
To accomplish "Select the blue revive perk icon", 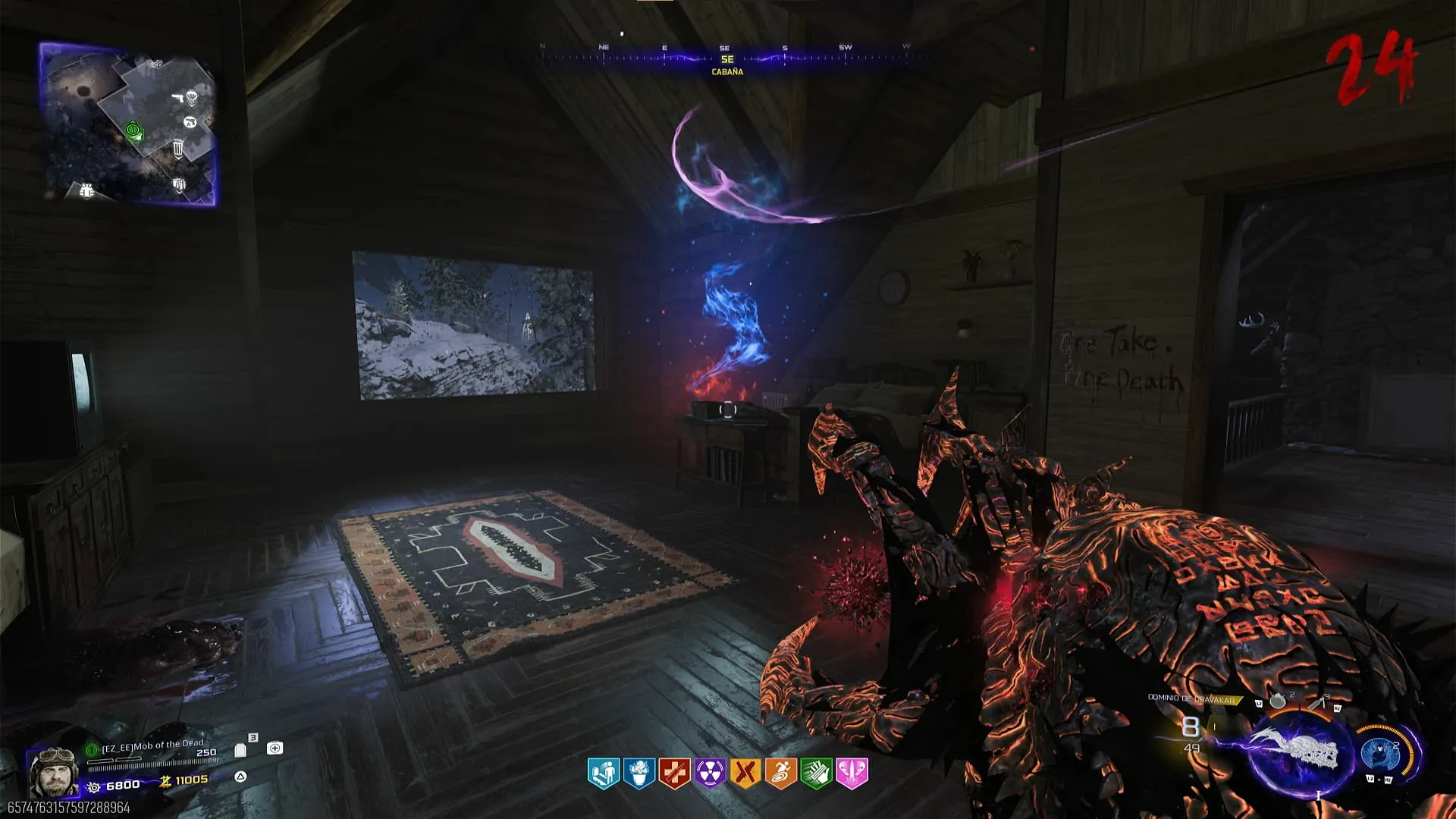I will (604, 773).
